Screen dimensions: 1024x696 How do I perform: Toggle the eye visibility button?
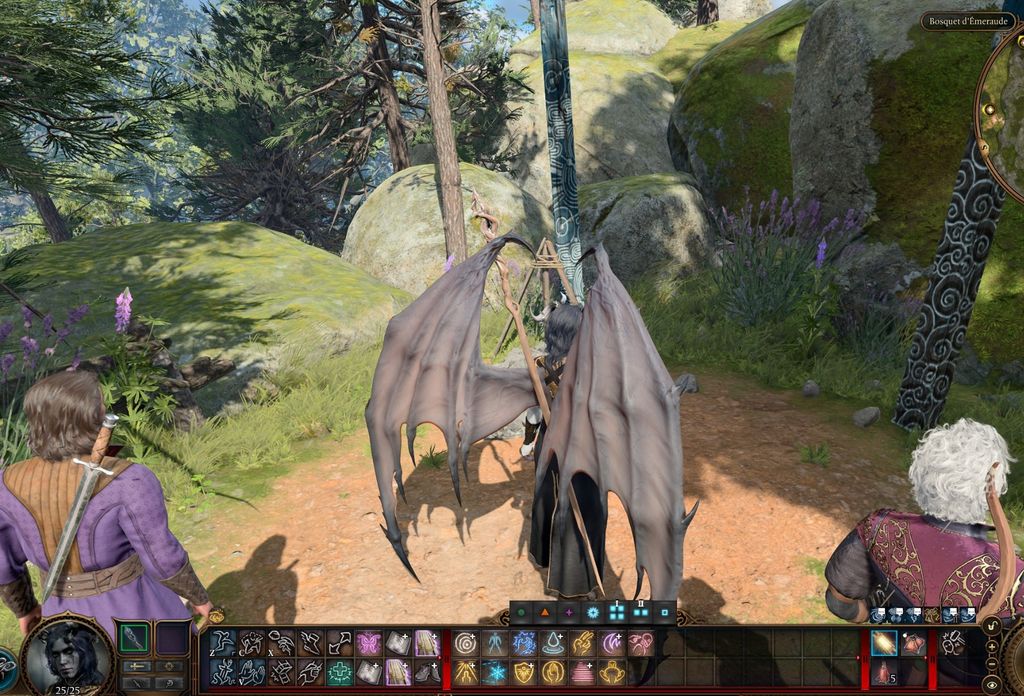pos(991,685)
